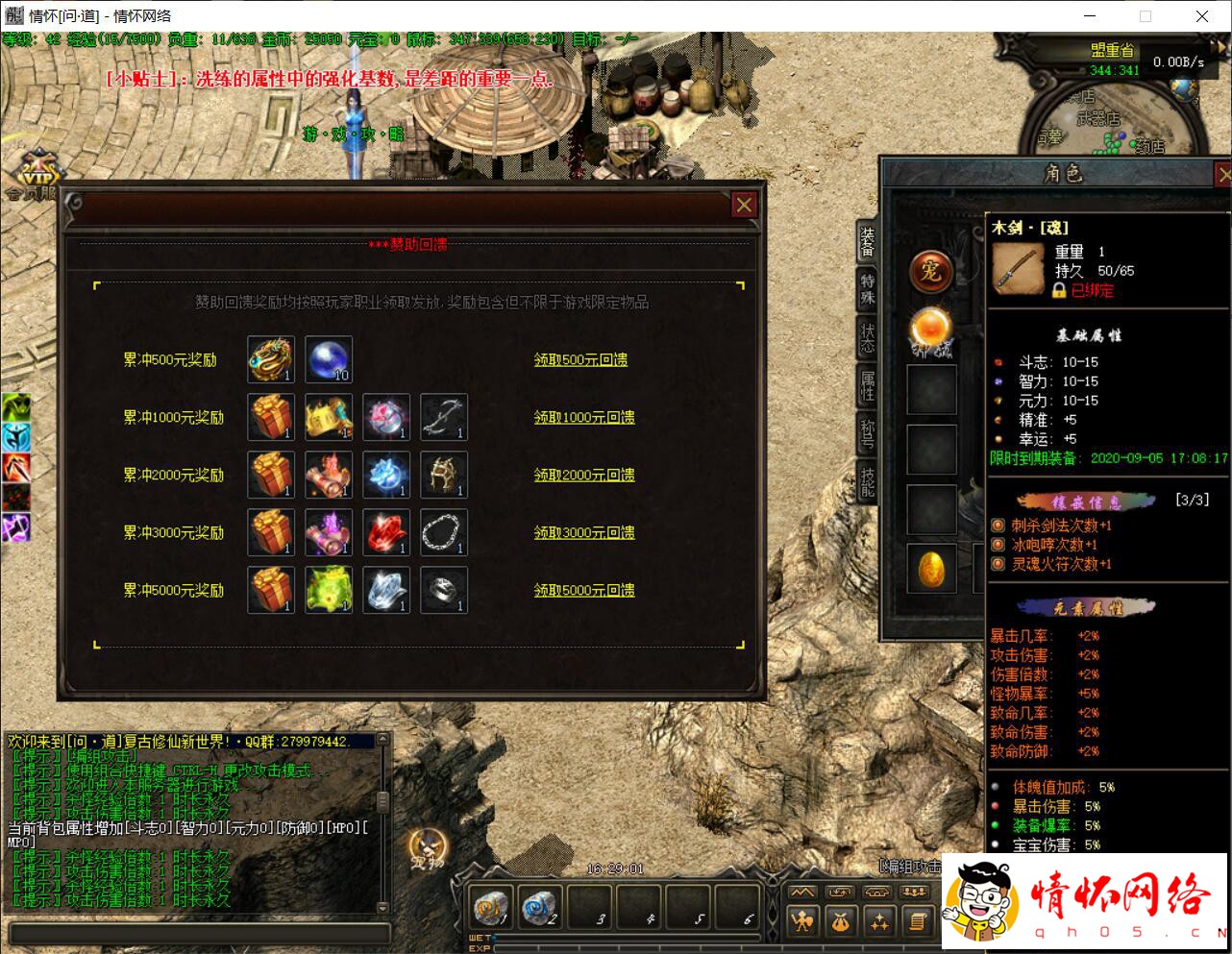This screenshot has height=954, width=1232.
Task: Select the silver ring reward in the 5000 row
Action: pyautogui.click(x=444, y=590)
